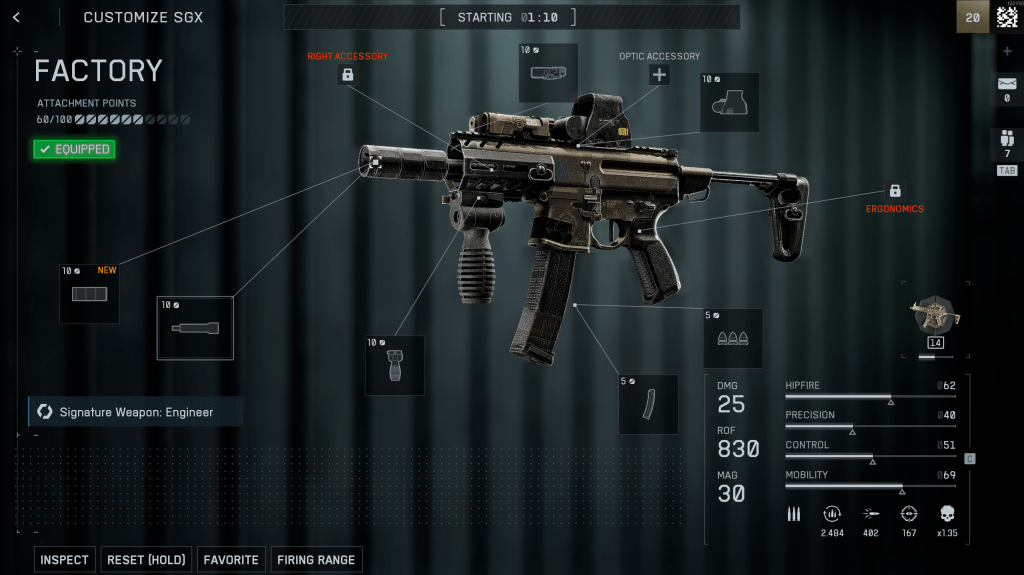Open the barrel attachment slot marked NEW
Screen dimensions: 1024x575
tap(89, 294)
